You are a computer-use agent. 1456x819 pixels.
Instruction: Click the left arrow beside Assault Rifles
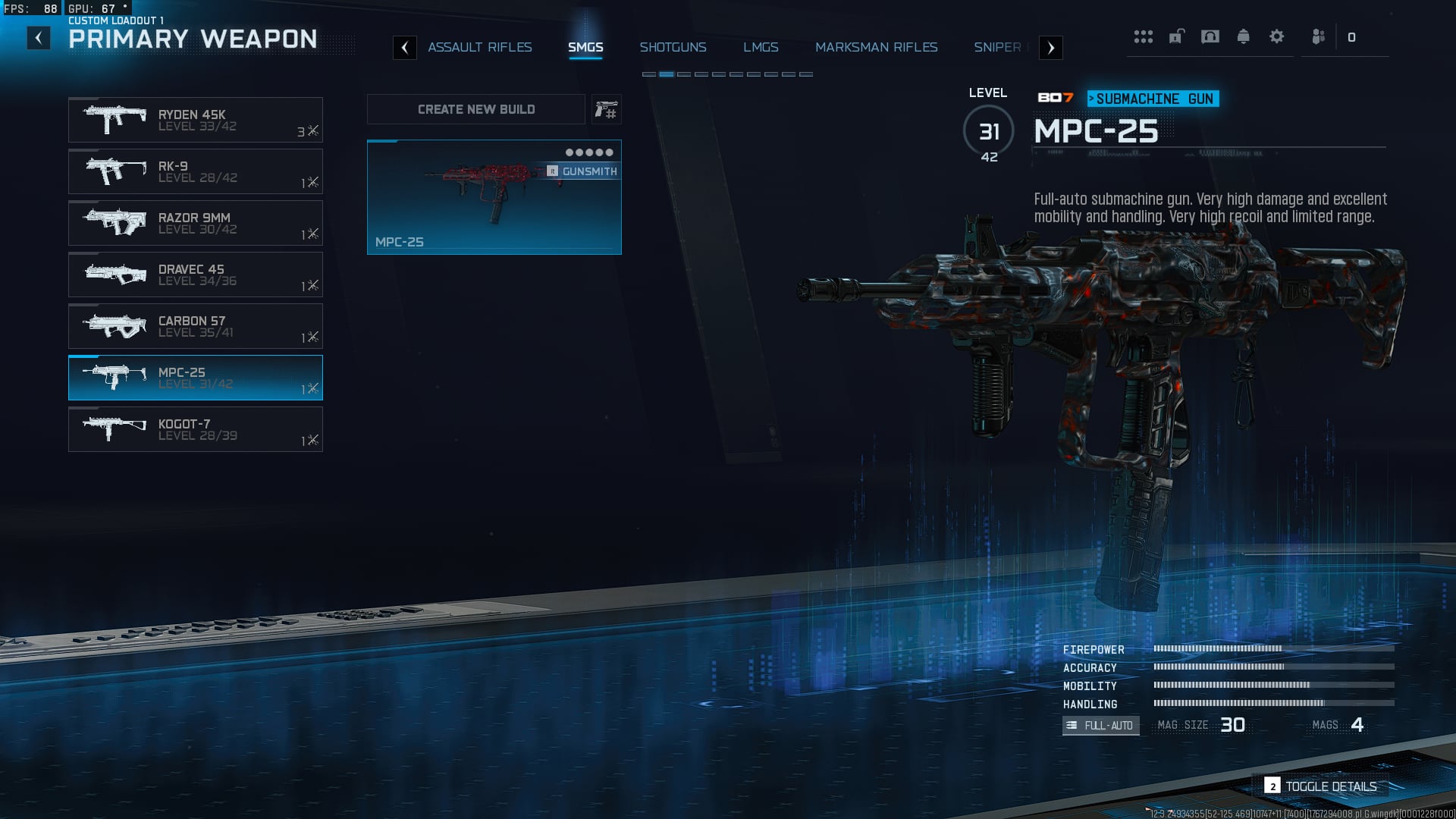[x=405, y=48]
